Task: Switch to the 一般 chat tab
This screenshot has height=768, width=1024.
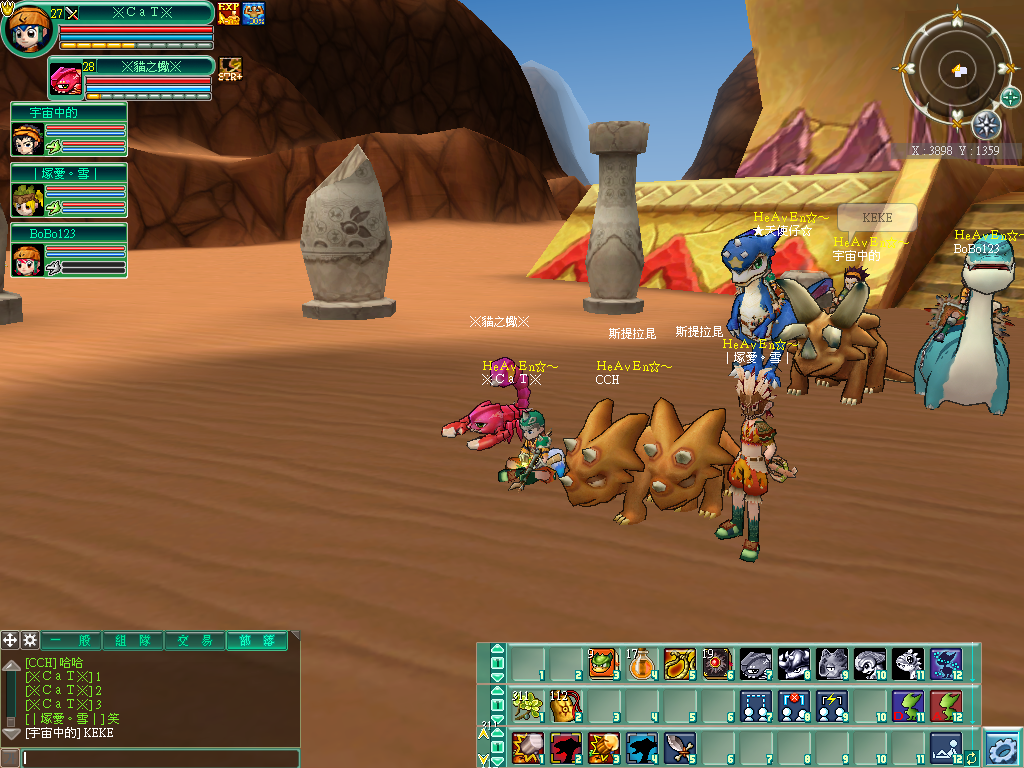Action: coord(70,641)
